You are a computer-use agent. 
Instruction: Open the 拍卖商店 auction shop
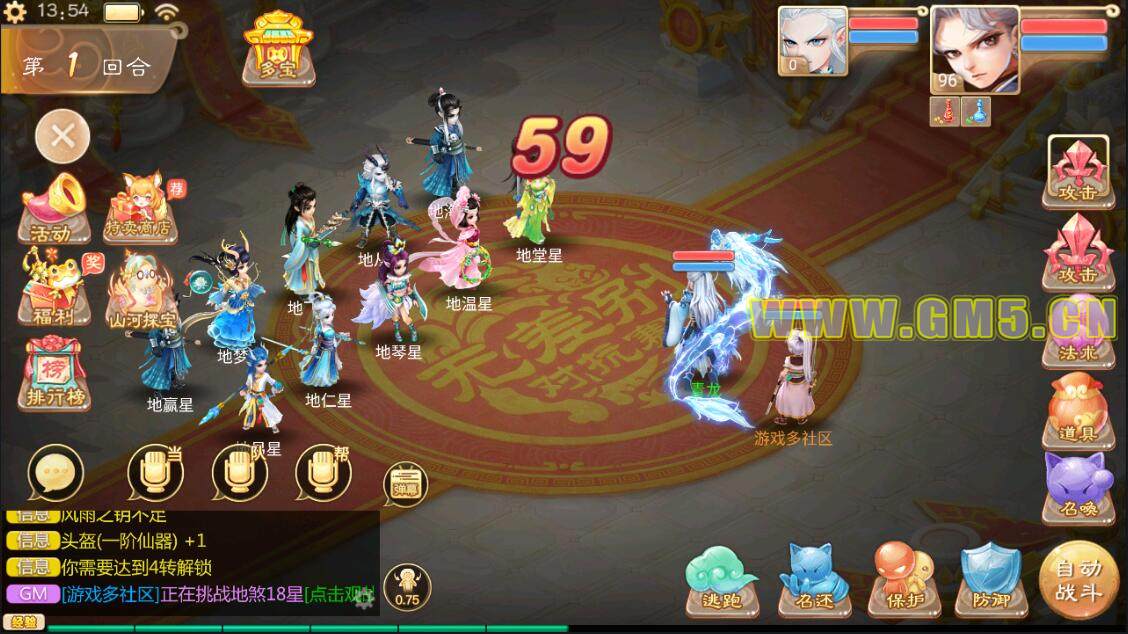(142, 207)
